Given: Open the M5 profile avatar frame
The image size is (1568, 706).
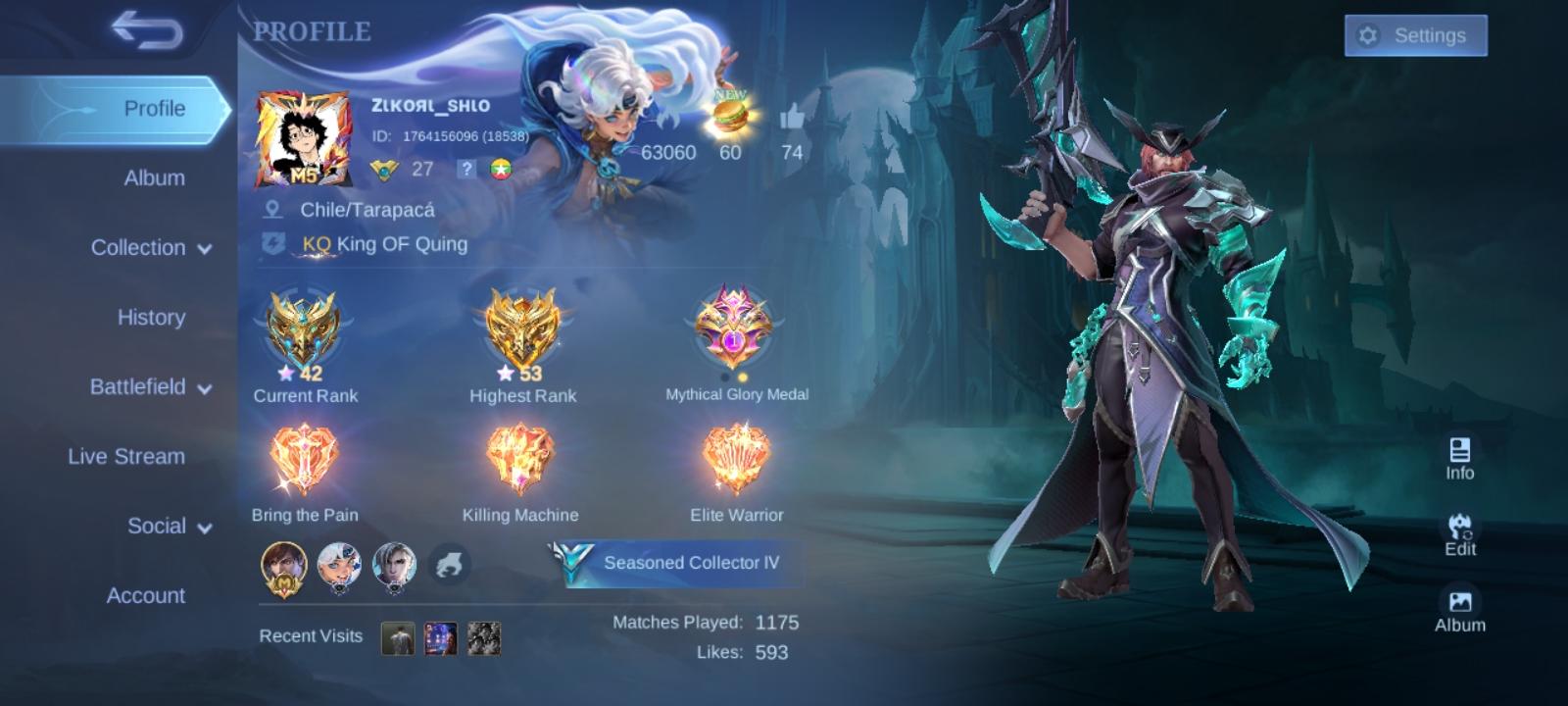Looking at the screenshot, I should tap(305, 137).
